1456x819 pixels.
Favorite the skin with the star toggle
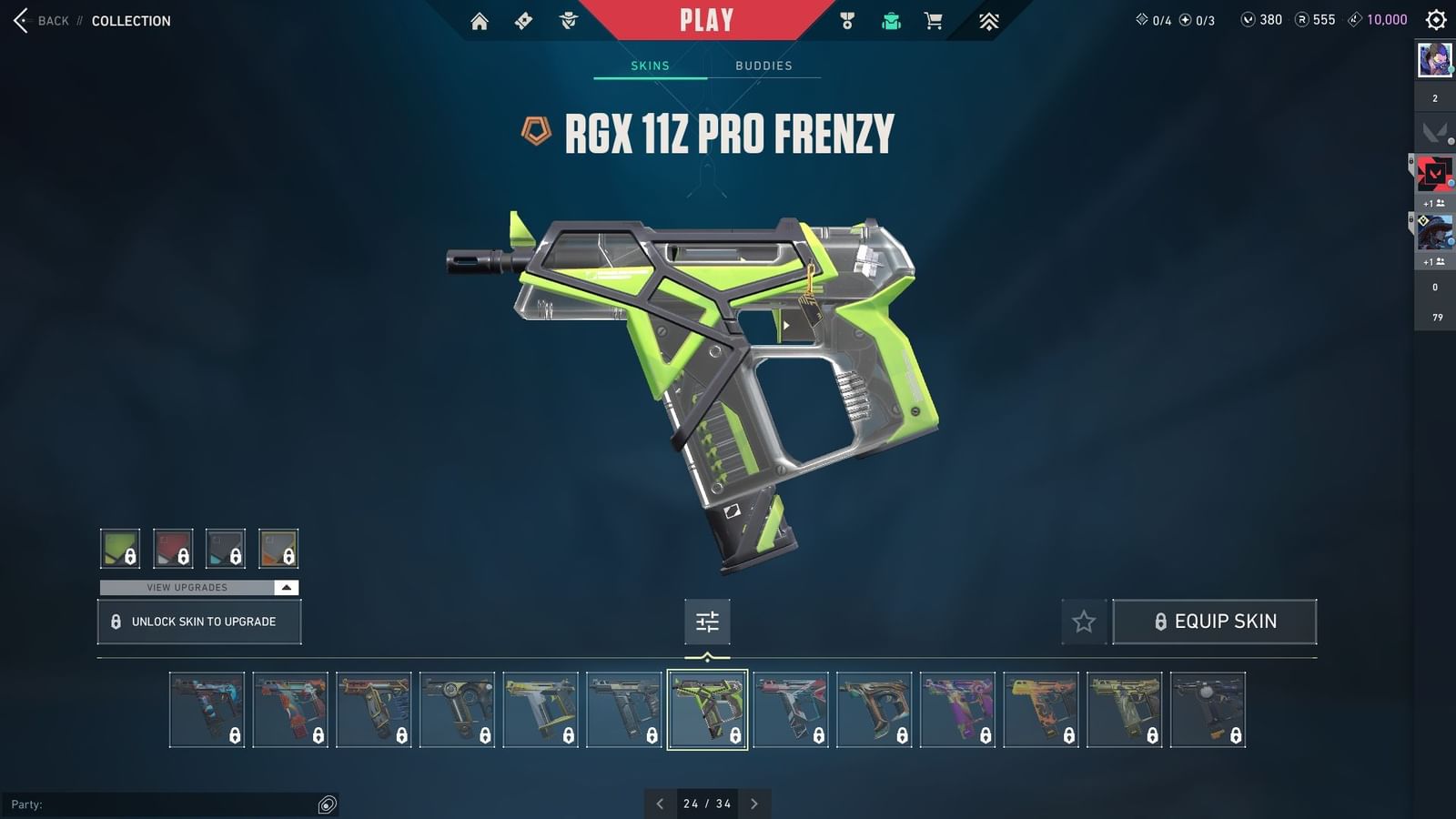tap(1085, 622)
